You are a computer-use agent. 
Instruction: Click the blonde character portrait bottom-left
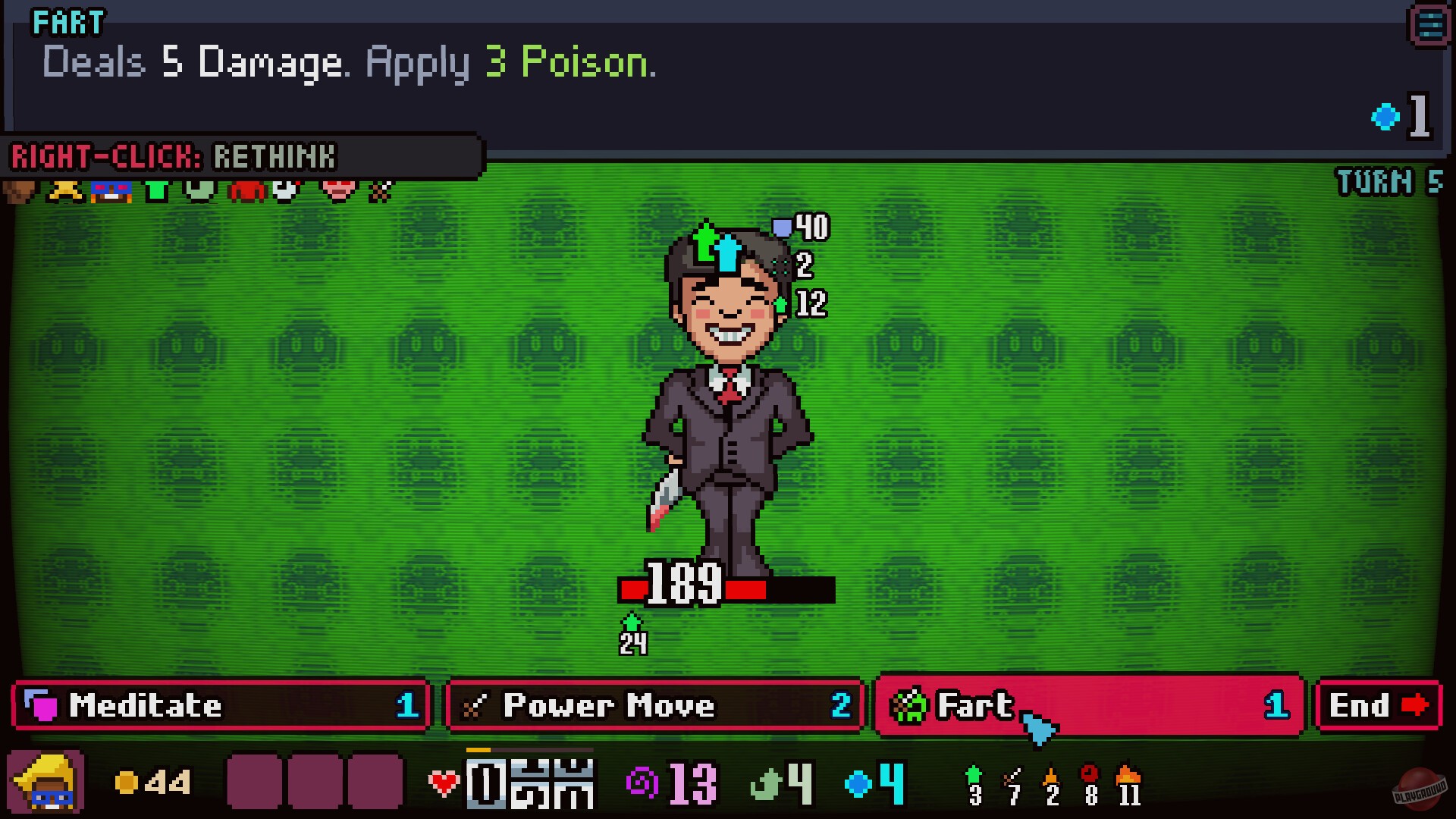click(x=45, y=781)
